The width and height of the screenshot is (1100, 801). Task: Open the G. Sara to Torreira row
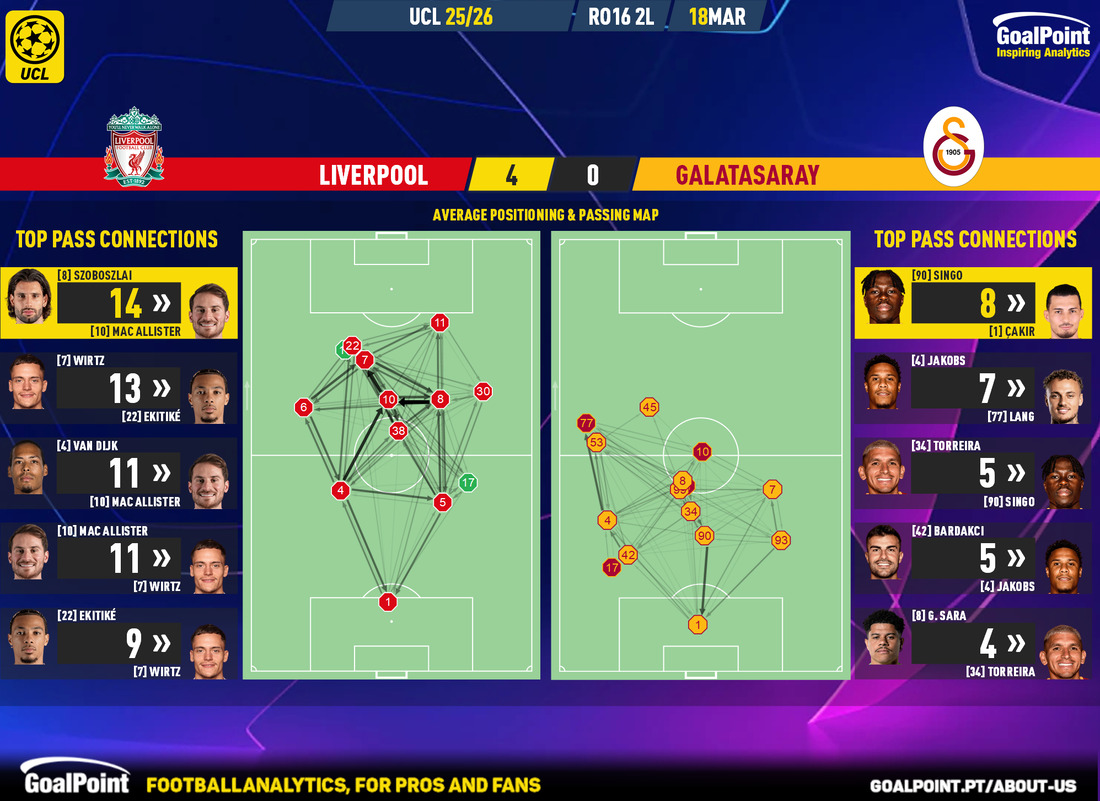[975, 643]
